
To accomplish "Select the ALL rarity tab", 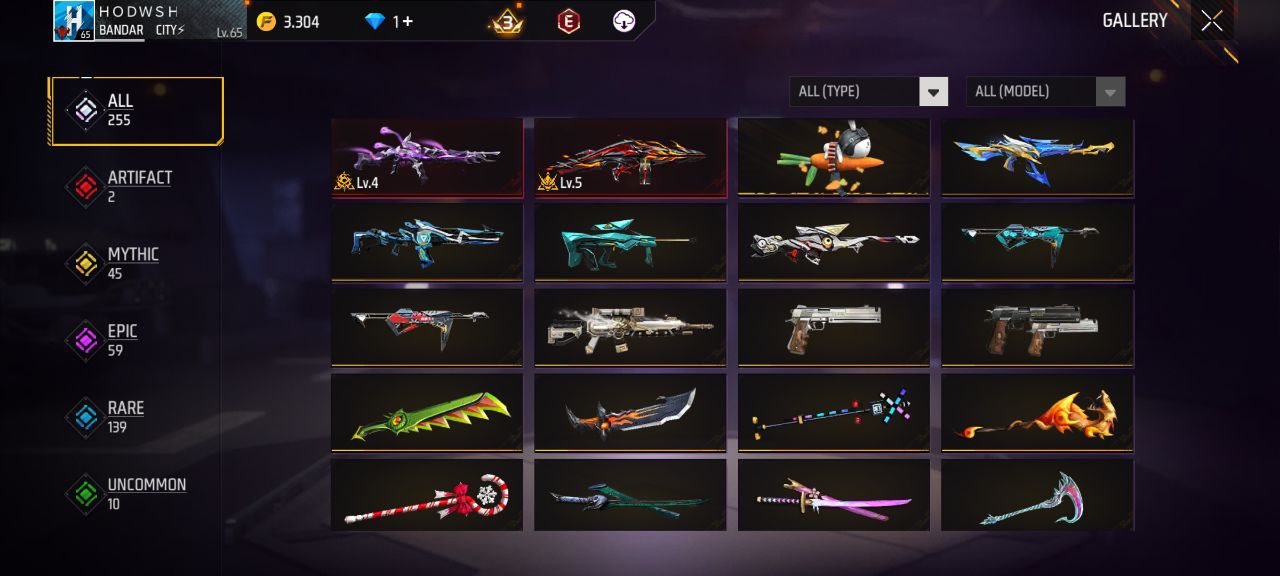I will [x=136, y=110].
